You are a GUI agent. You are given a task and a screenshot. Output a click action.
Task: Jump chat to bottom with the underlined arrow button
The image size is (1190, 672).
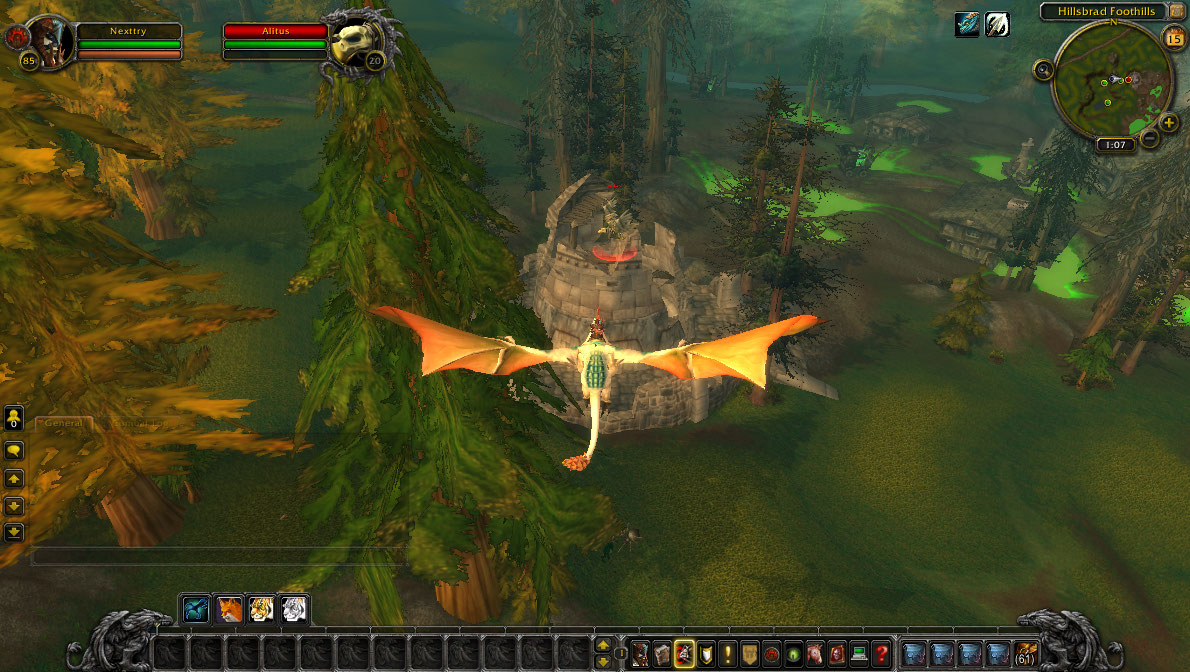[14, 532]
